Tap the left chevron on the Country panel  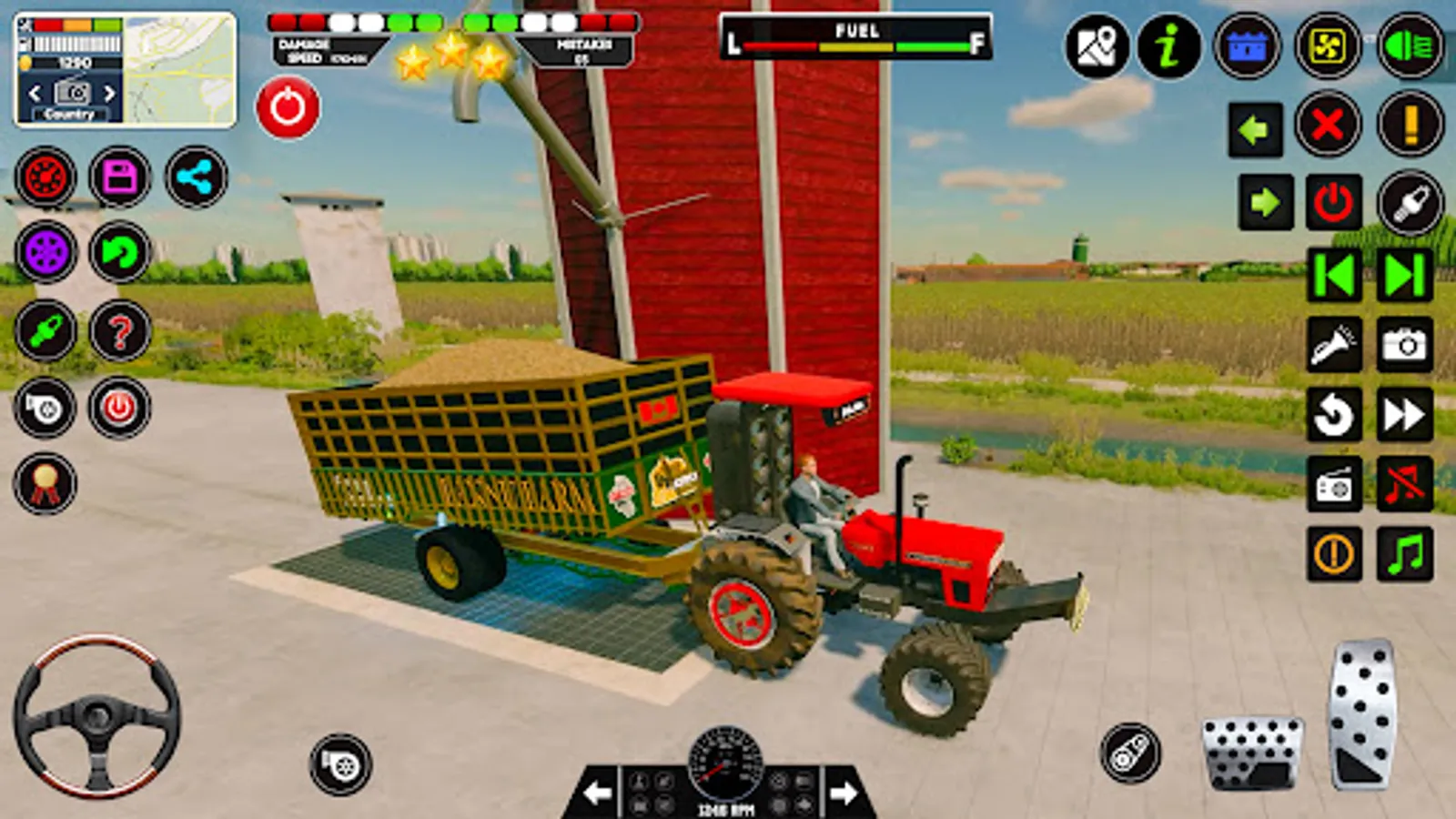coord(33,91)
